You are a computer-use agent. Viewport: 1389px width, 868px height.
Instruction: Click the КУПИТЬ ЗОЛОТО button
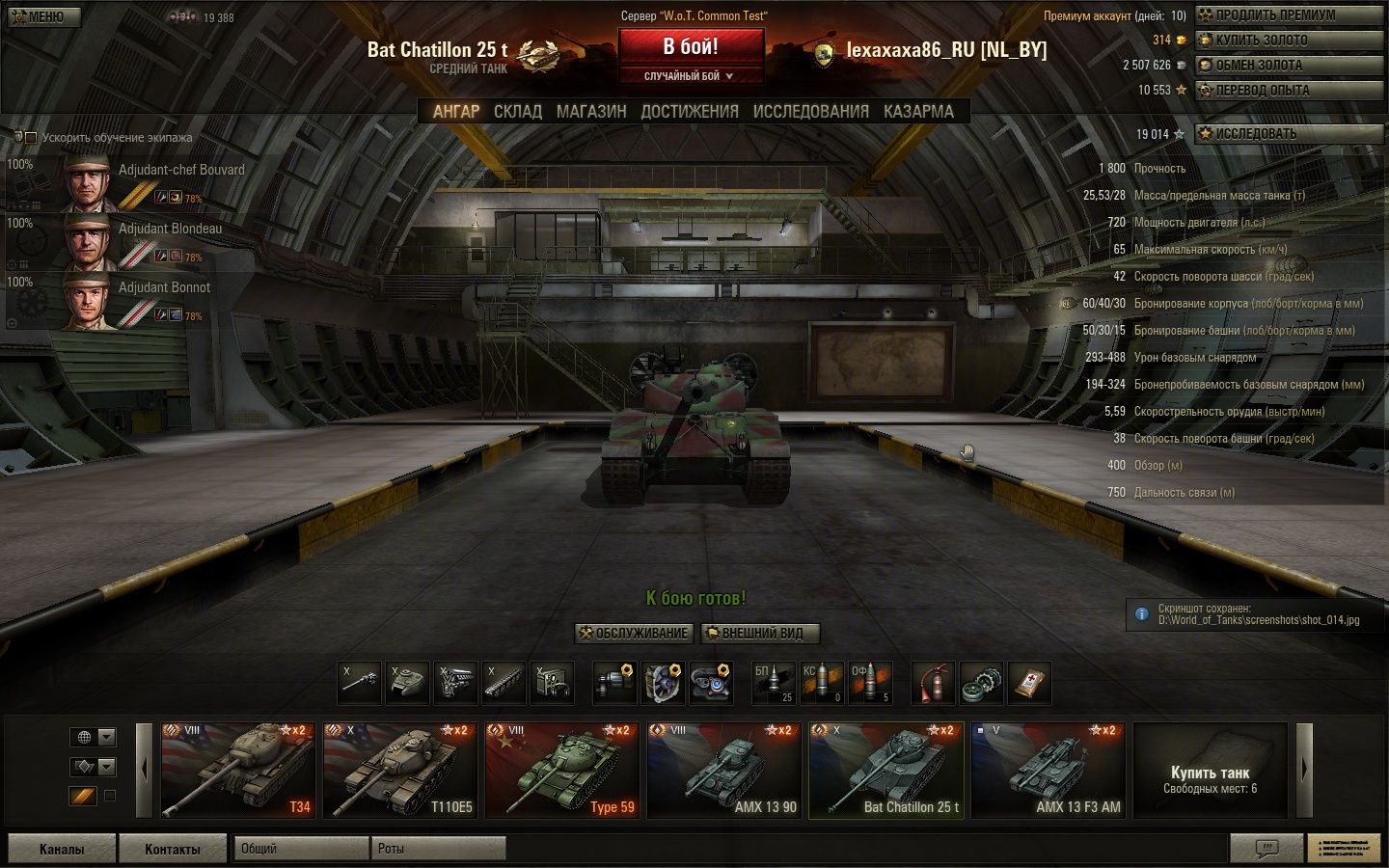(x=1289, y=41)
